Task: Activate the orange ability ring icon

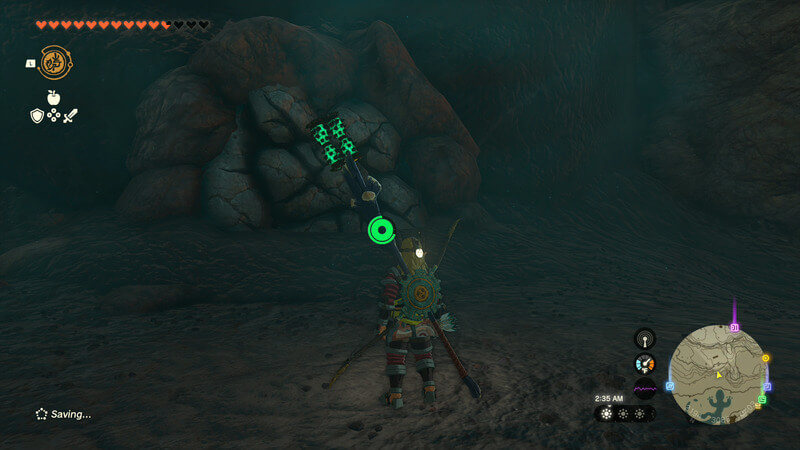Action: [x=54, y=62]
